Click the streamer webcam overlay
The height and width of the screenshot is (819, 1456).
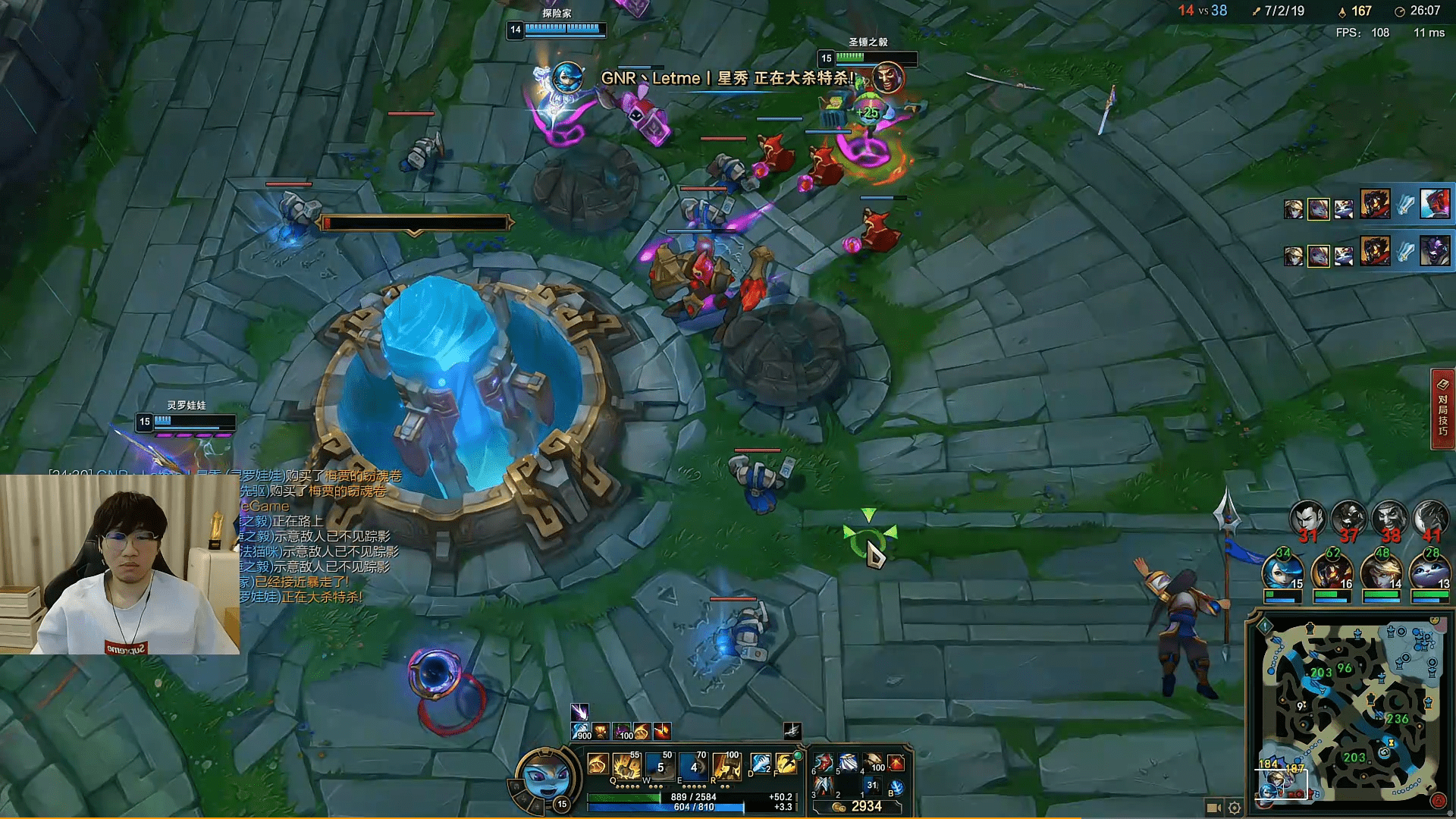120,564
